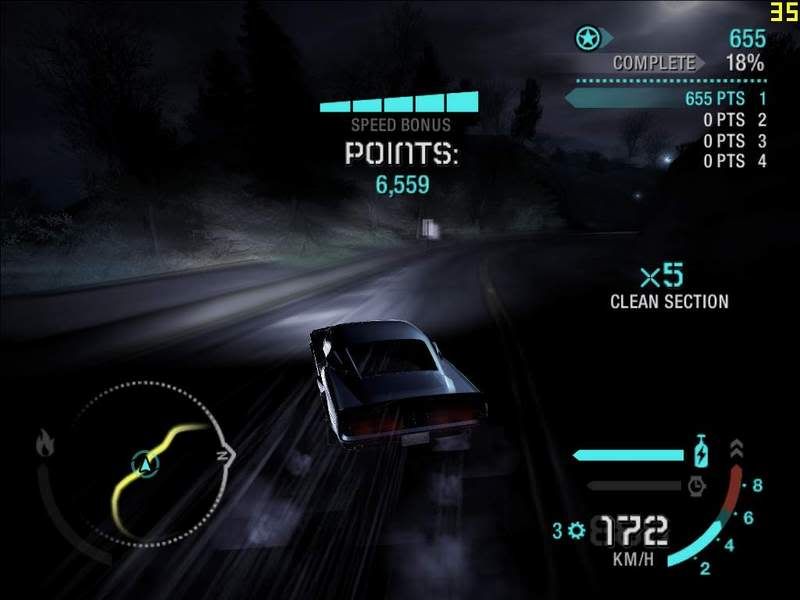
Task: Click the player arrow marker on the minimap
Action: [148, 463]
